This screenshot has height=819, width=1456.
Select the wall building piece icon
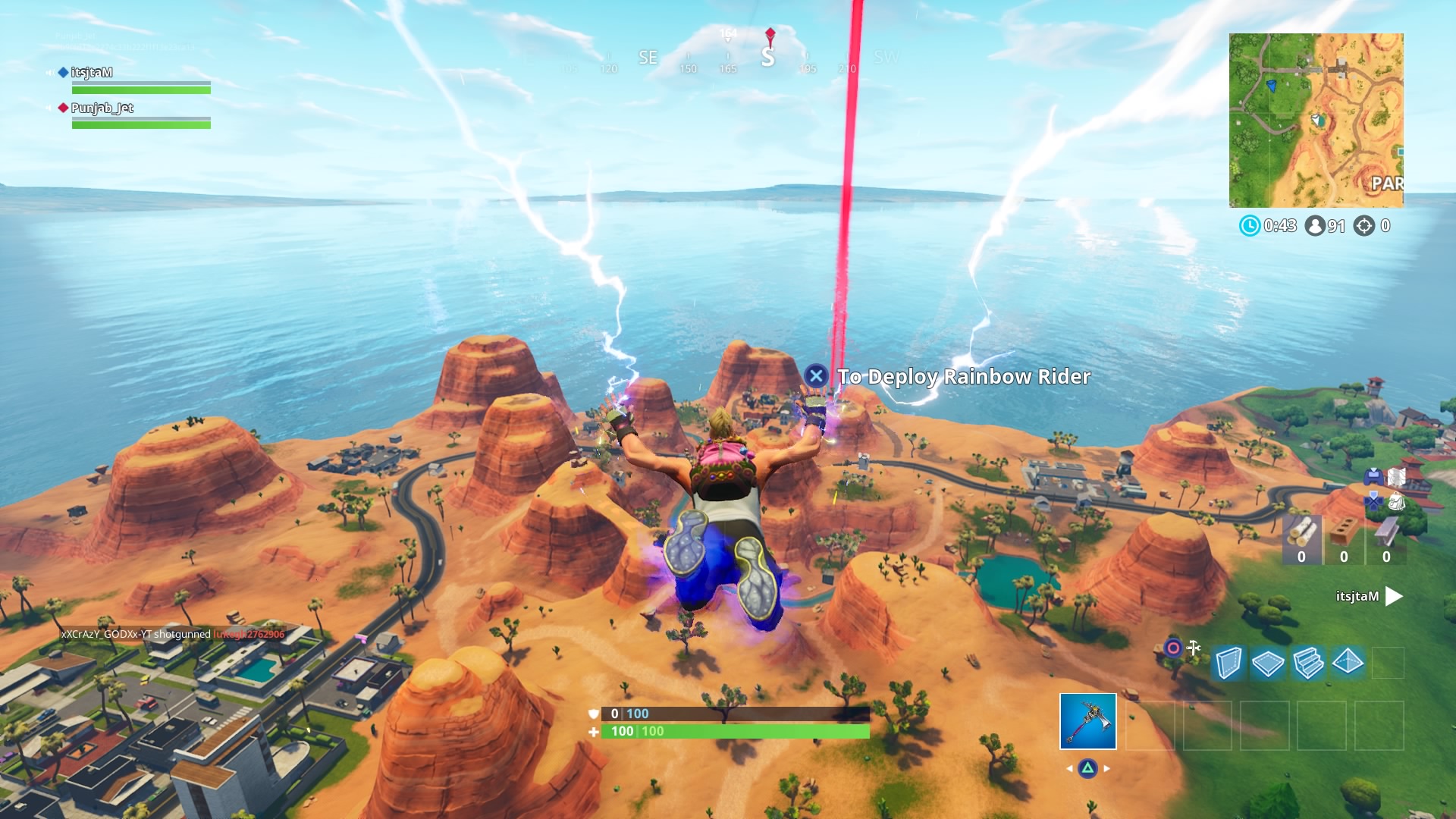[1232, 663]
